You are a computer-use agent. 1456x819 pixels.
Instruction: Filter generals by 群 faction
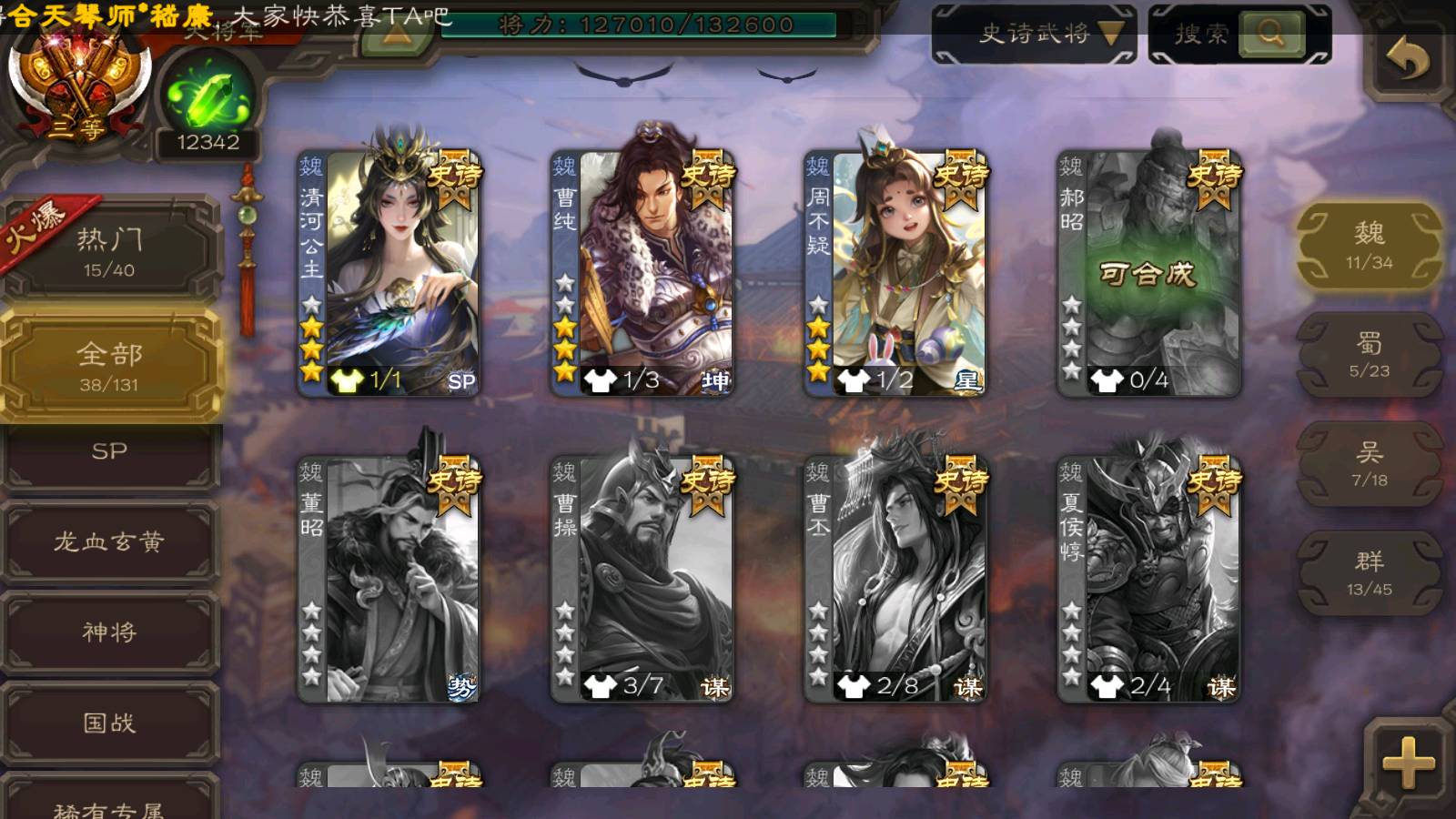(x=1369, y=572)
